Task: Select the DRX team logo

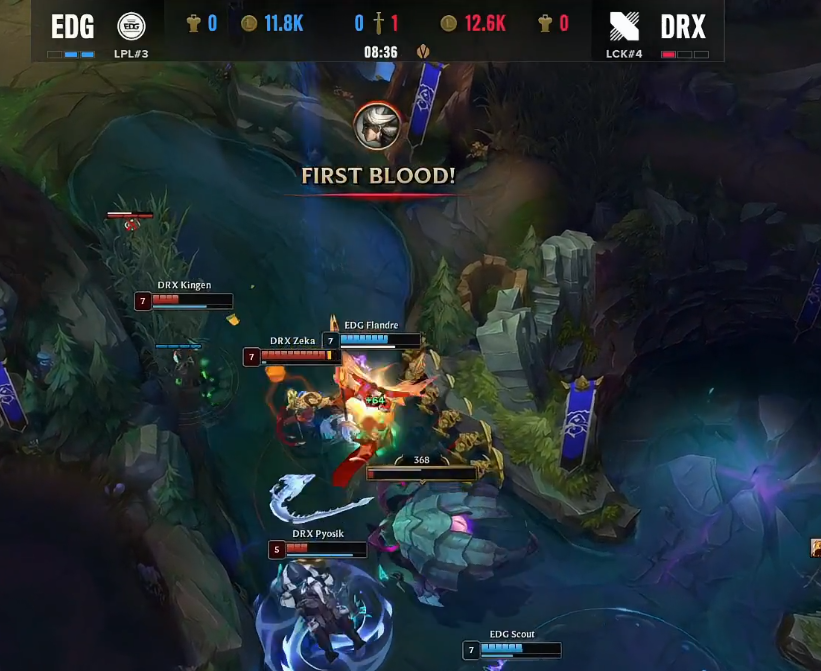Action: (x=624, y=26)
